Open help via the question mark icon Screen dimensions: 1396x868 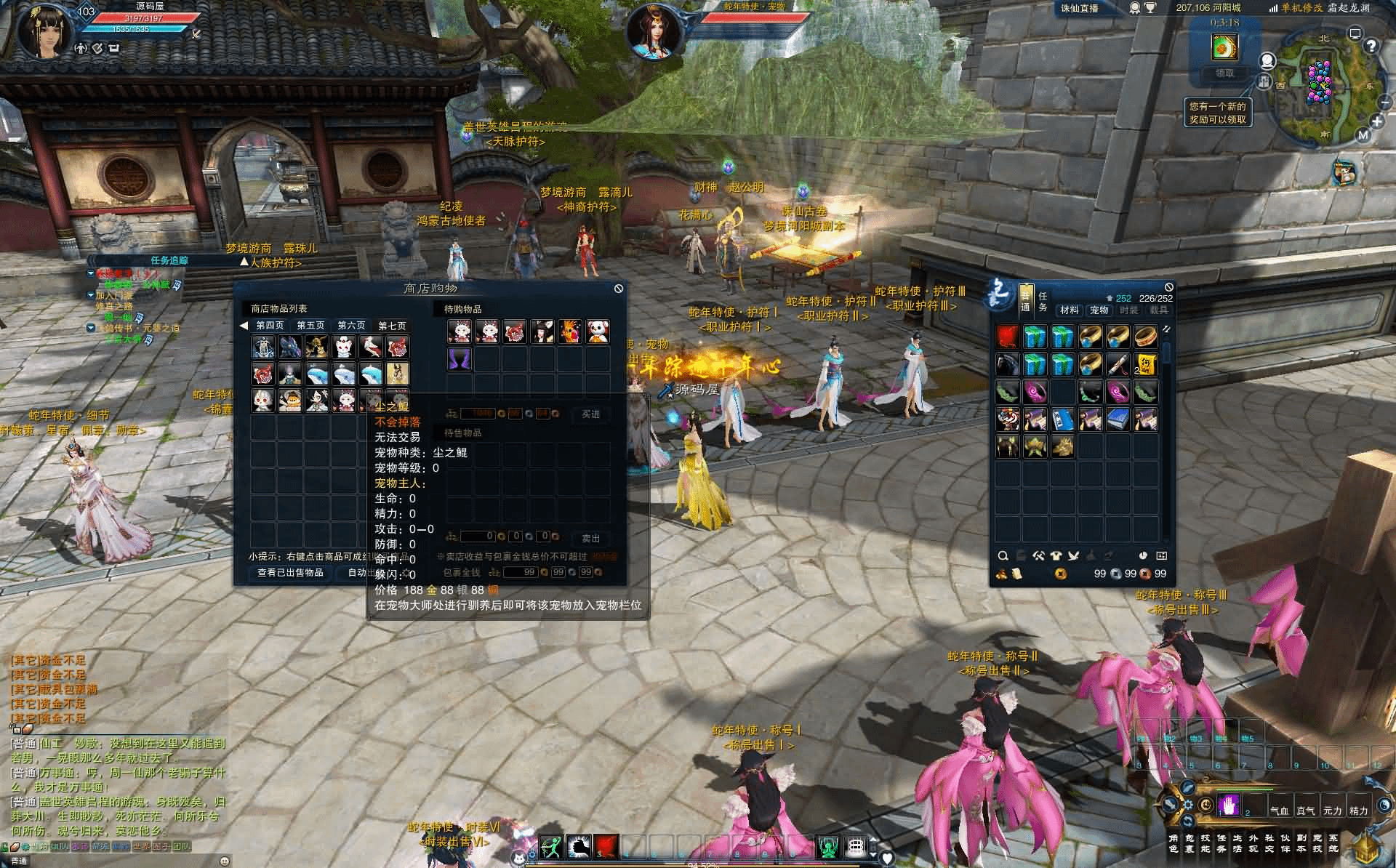(1371, 46)
